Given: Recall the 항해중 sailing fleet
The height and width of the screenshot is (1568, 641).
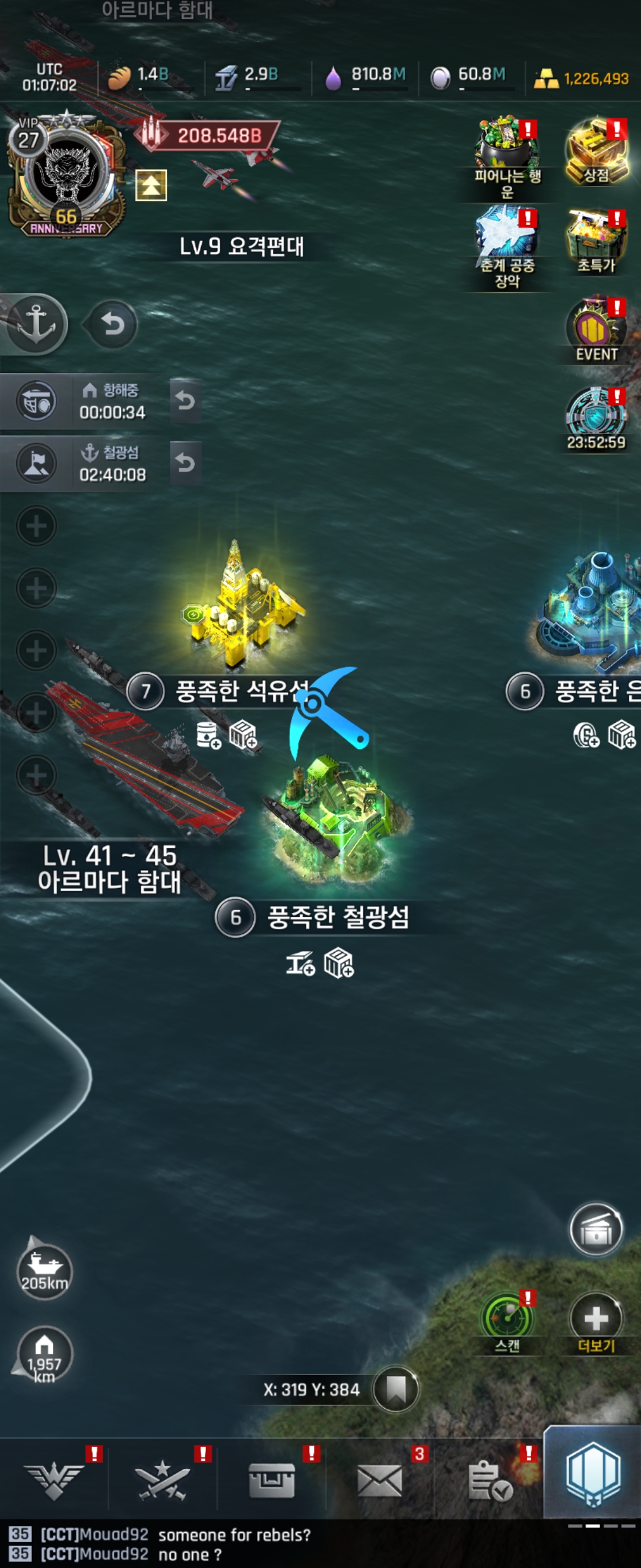Looking at the screenshot, I should [x=186, y=400].
